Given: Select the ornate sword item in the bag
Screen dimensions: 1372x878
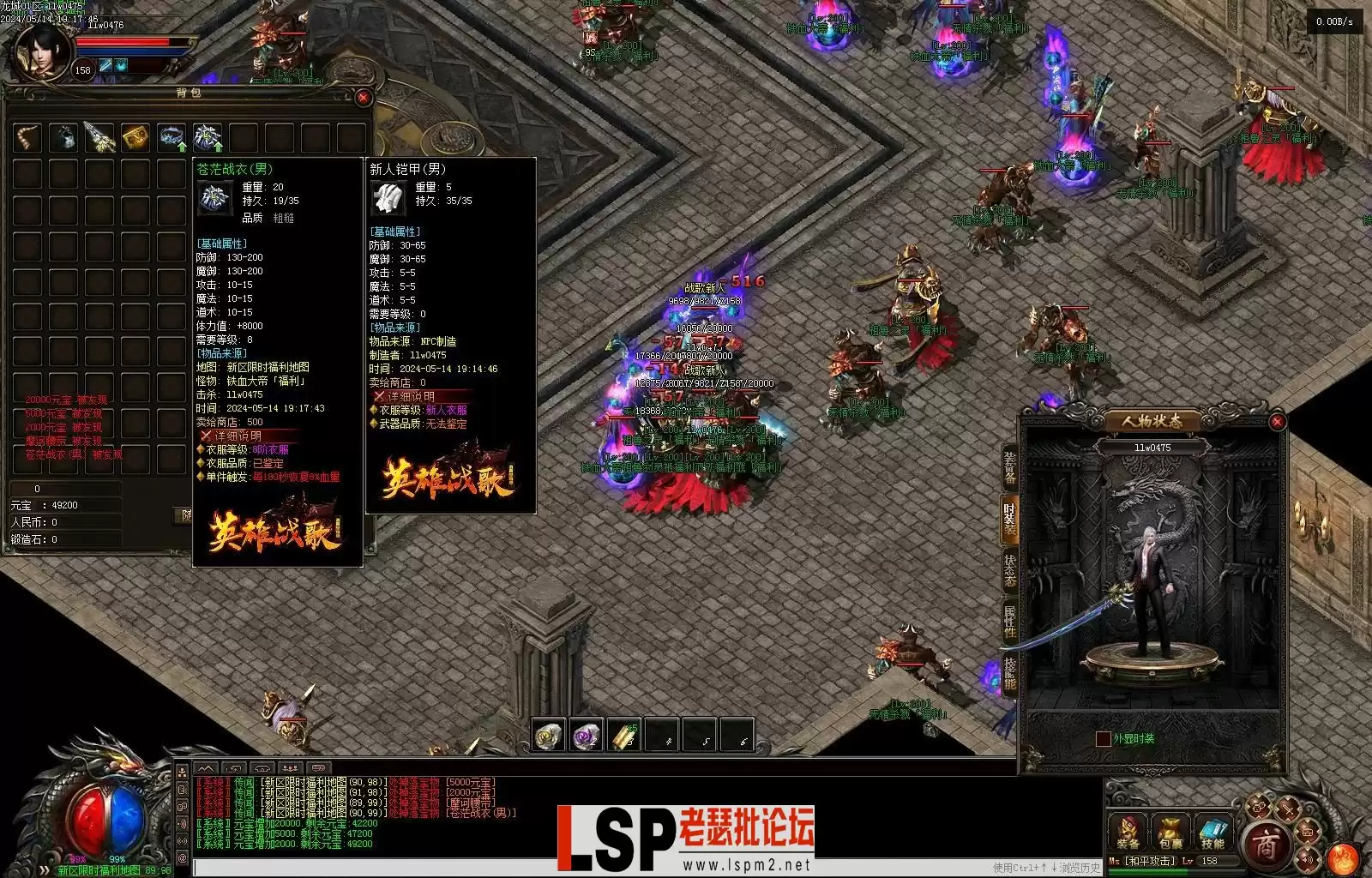Looking at the screenshot, I should point(99,137).
